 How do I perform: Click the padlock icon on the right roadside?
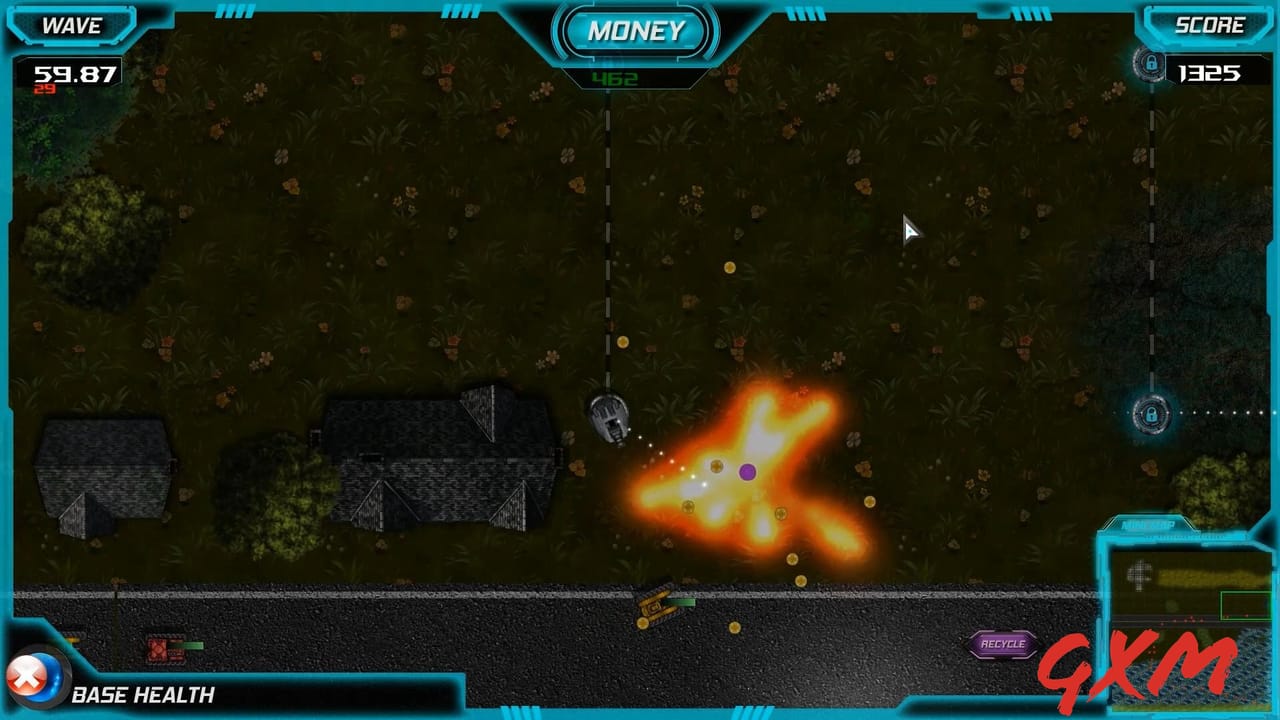[x=1150, y=415]
